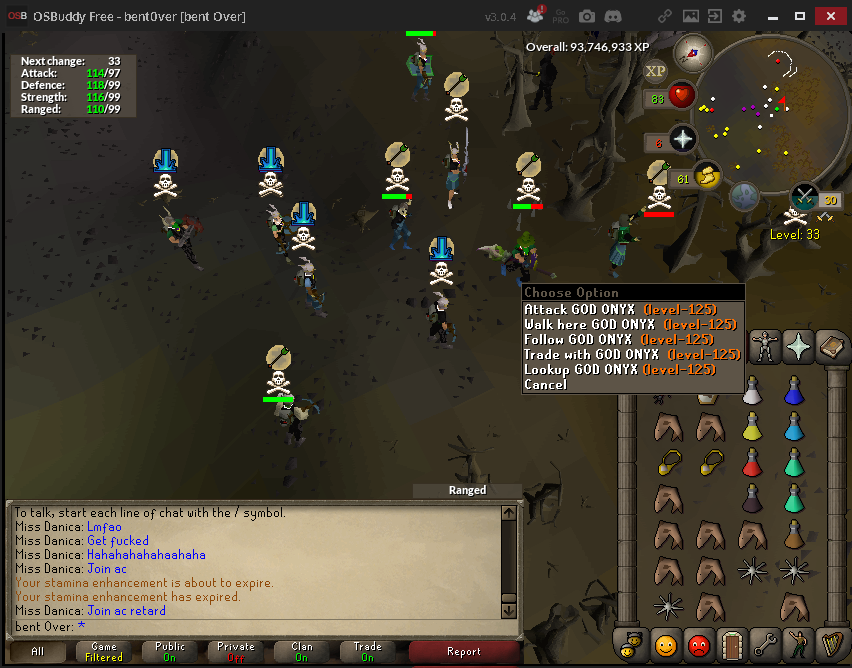Activate the quick-prayers orb
Viewport: 852px width, 668px height.
click(x=683, y=138)
